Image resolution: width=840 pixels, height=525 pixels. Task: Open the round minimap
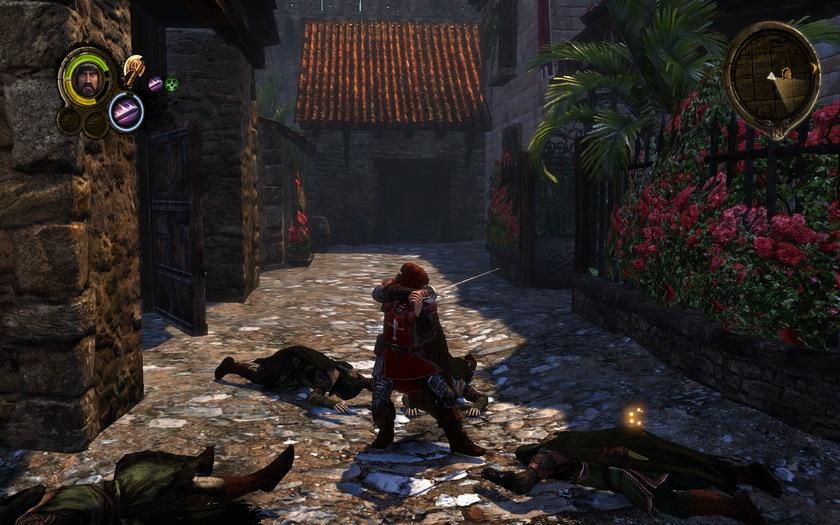(771, 79)
